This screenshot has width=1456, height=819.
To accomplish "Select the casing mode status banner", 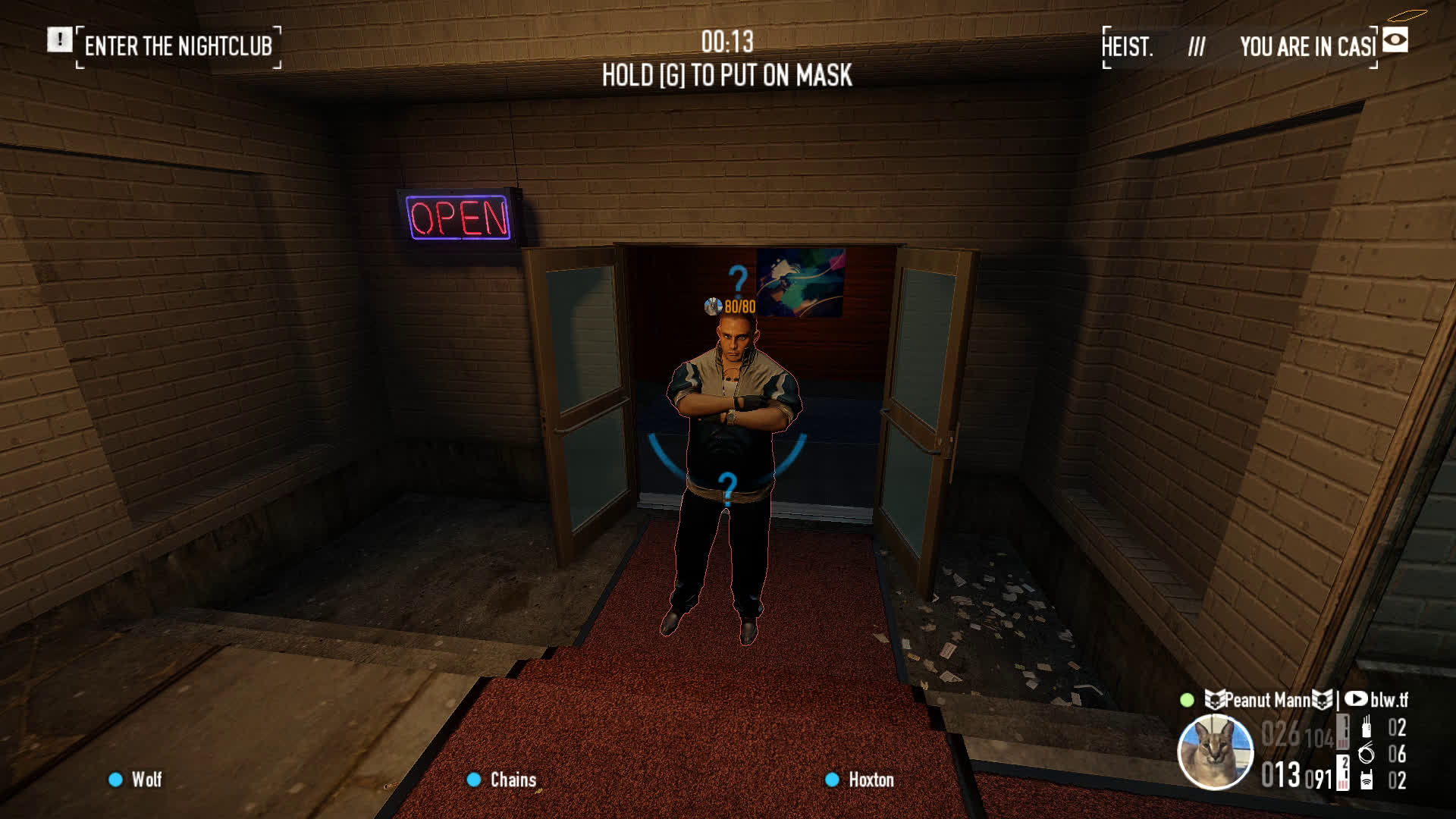I will pos(1239,47).
